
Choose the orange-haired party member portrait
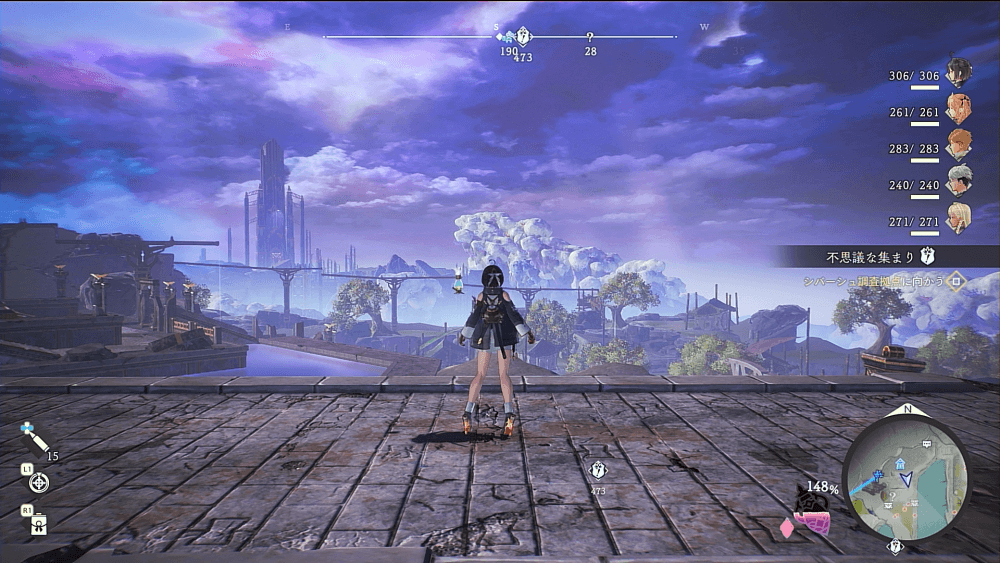(x=960, y=143)
